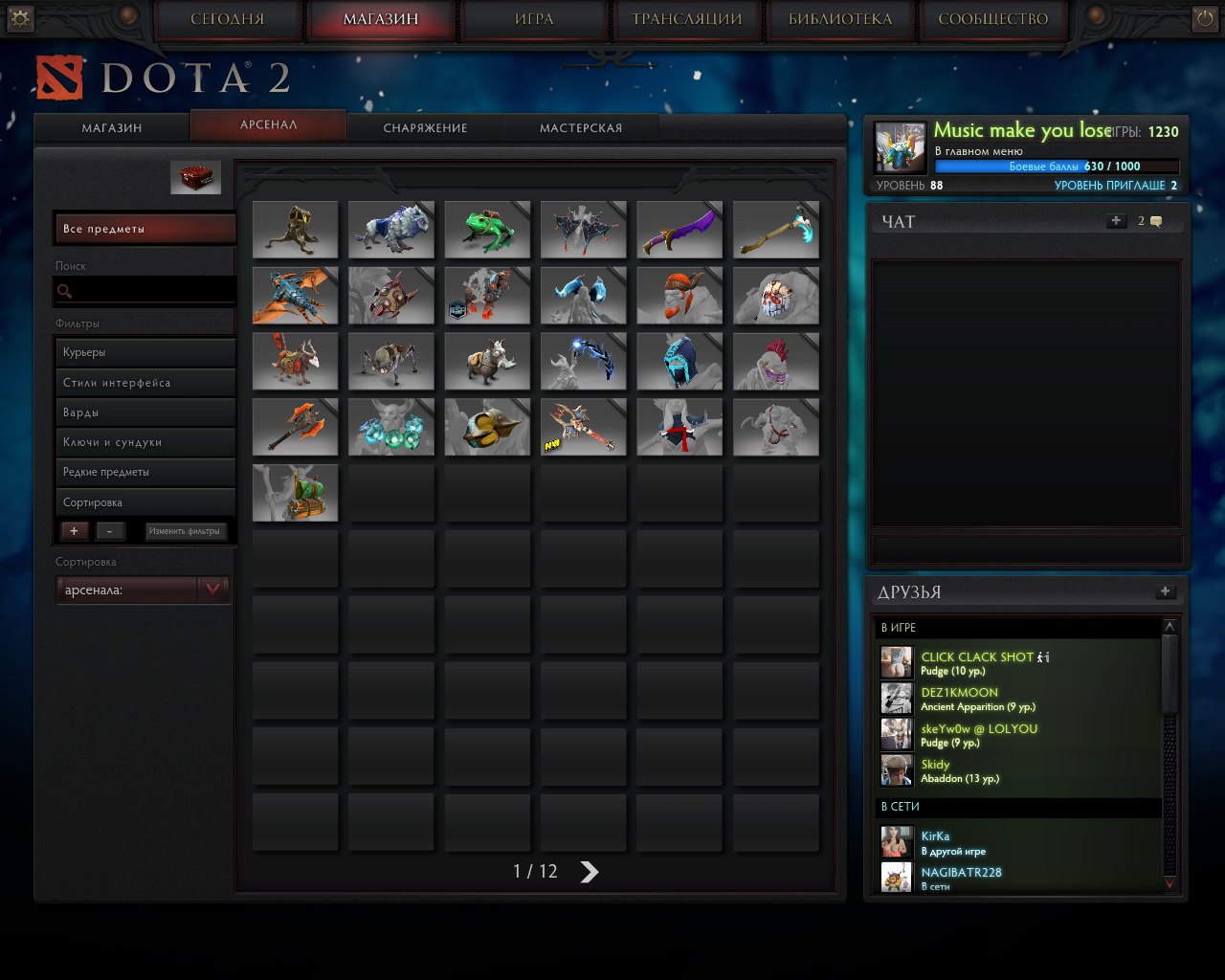Choose the Варды filter
The image size is (1225, 980).
144,412
